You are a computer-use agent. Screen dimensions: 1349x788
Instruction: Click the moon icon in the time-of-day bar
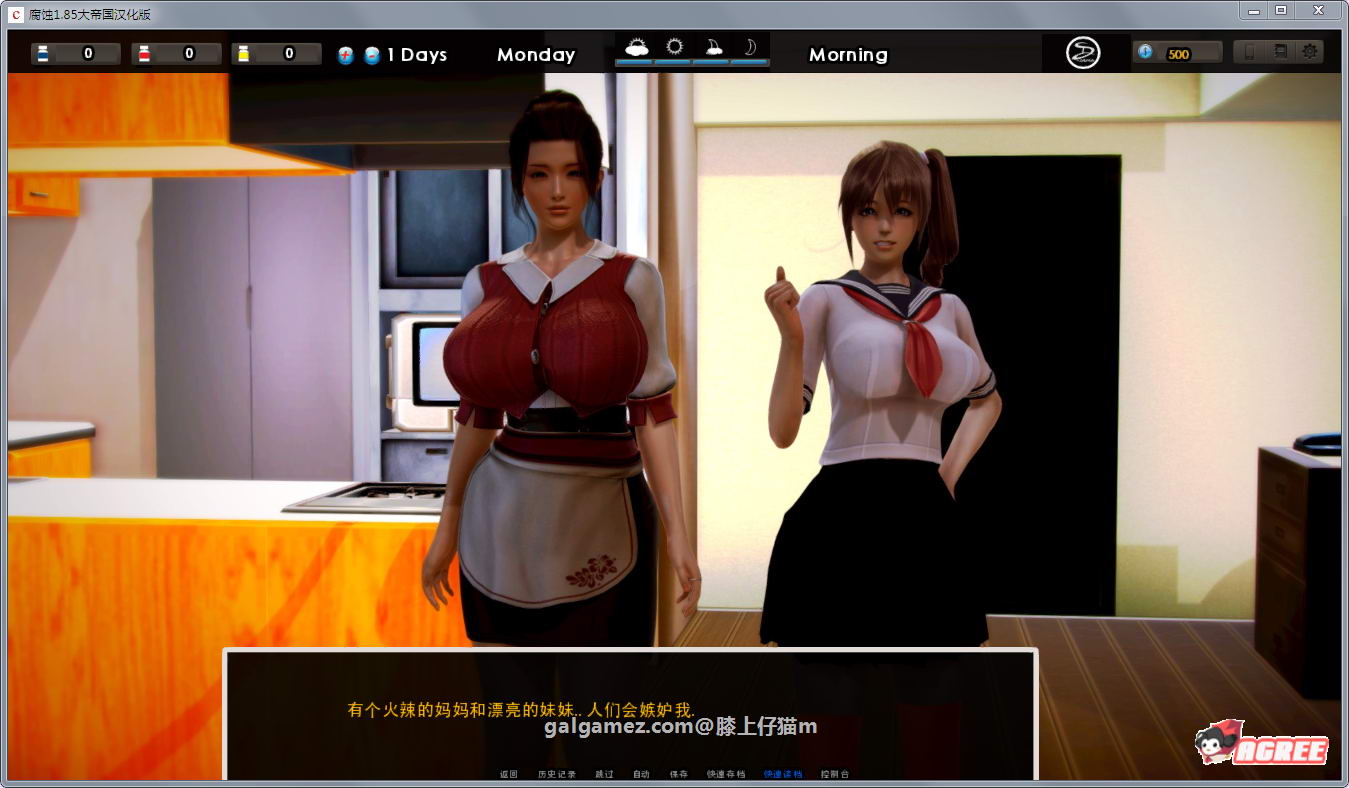click(750, 48)
